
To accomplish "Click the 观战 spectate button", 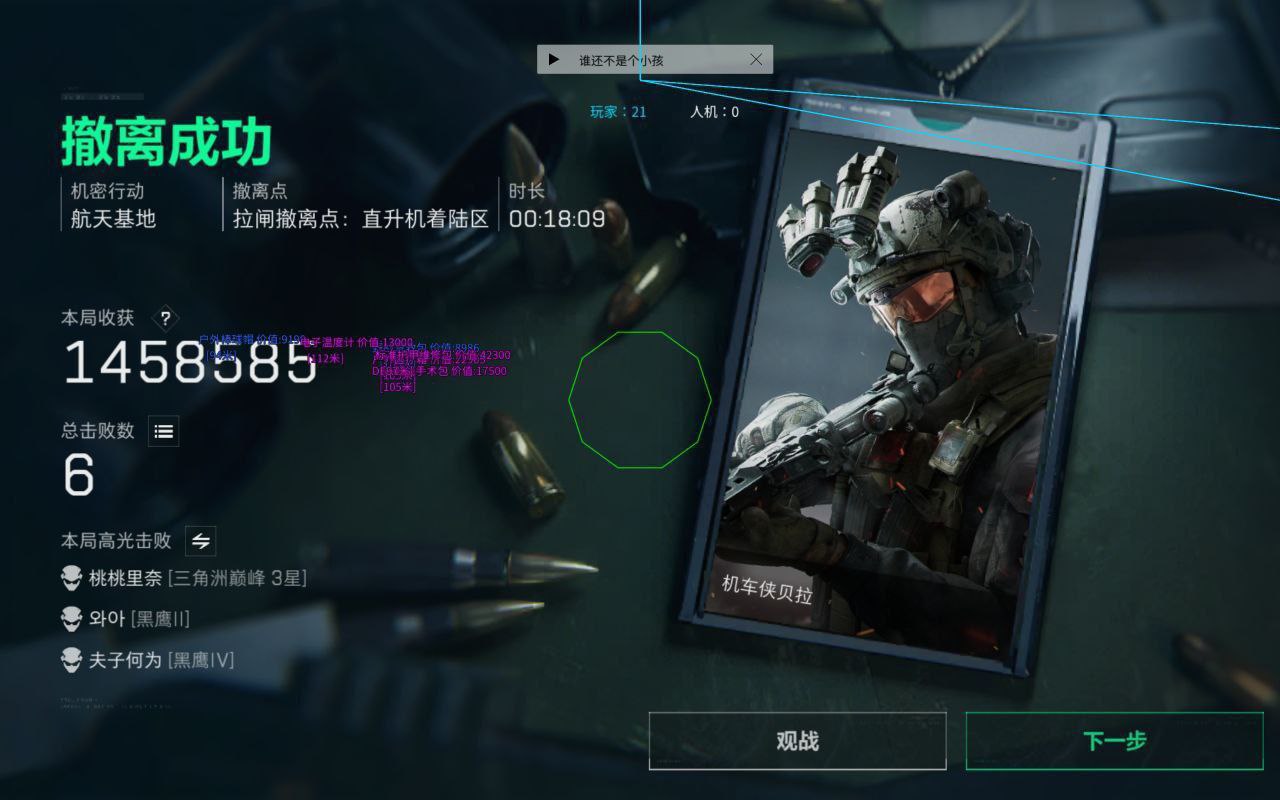I will coord(797,741).
